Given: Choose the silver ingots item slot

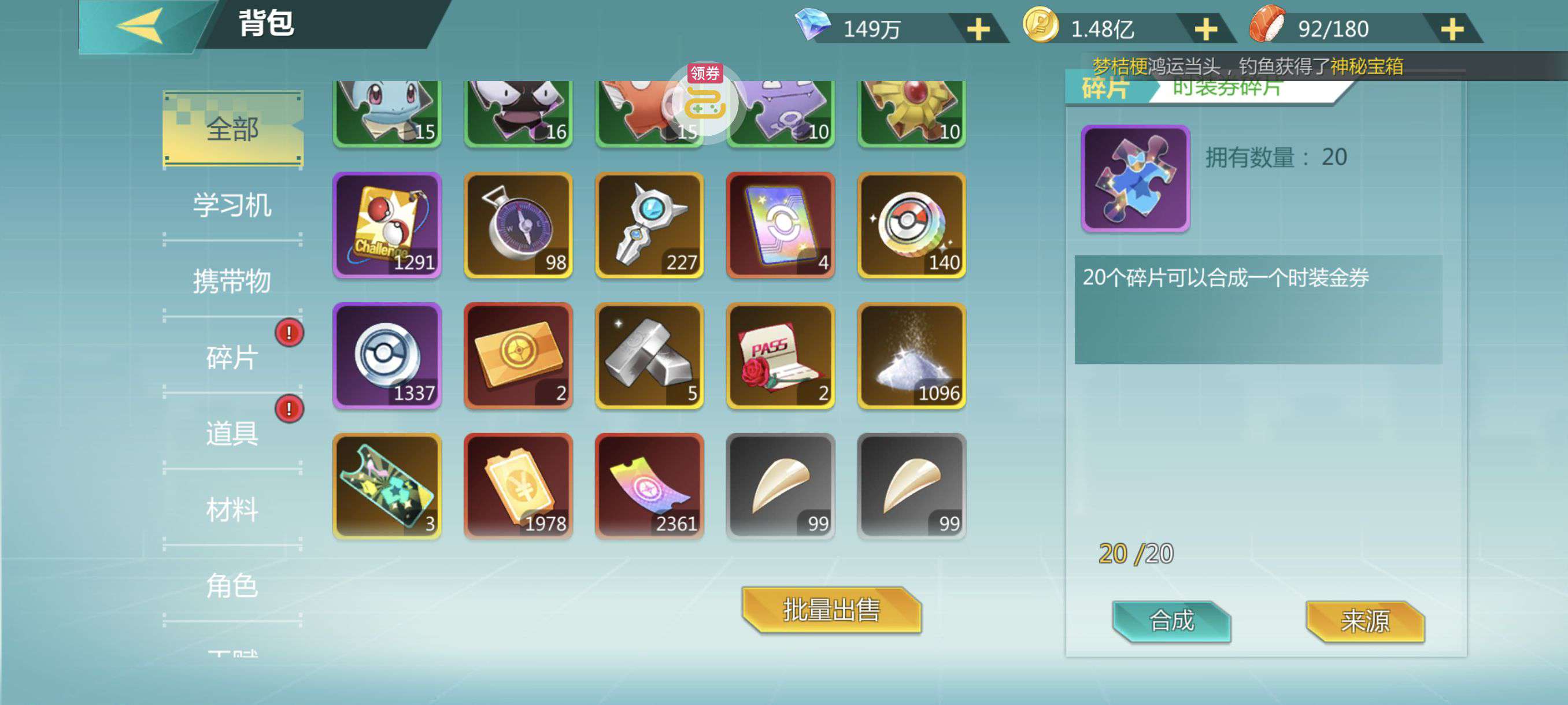Looking at the screenshot, I should point(649,356).
